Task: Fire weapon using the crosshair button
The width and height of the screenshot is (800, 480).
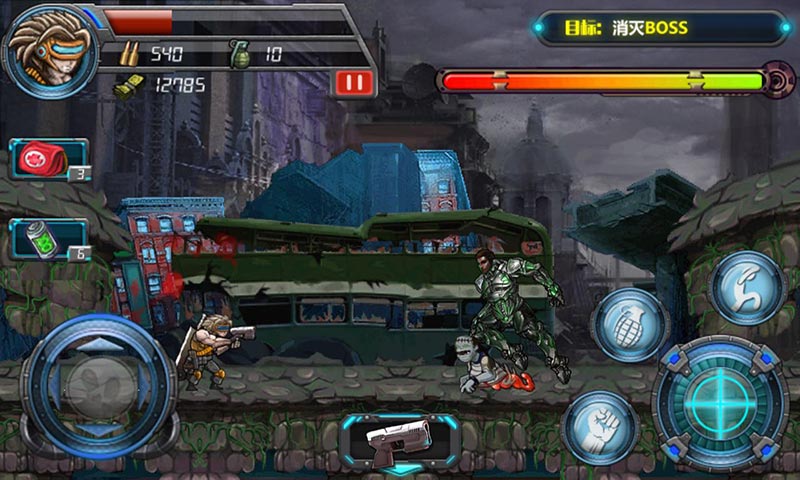Action: 719,402
